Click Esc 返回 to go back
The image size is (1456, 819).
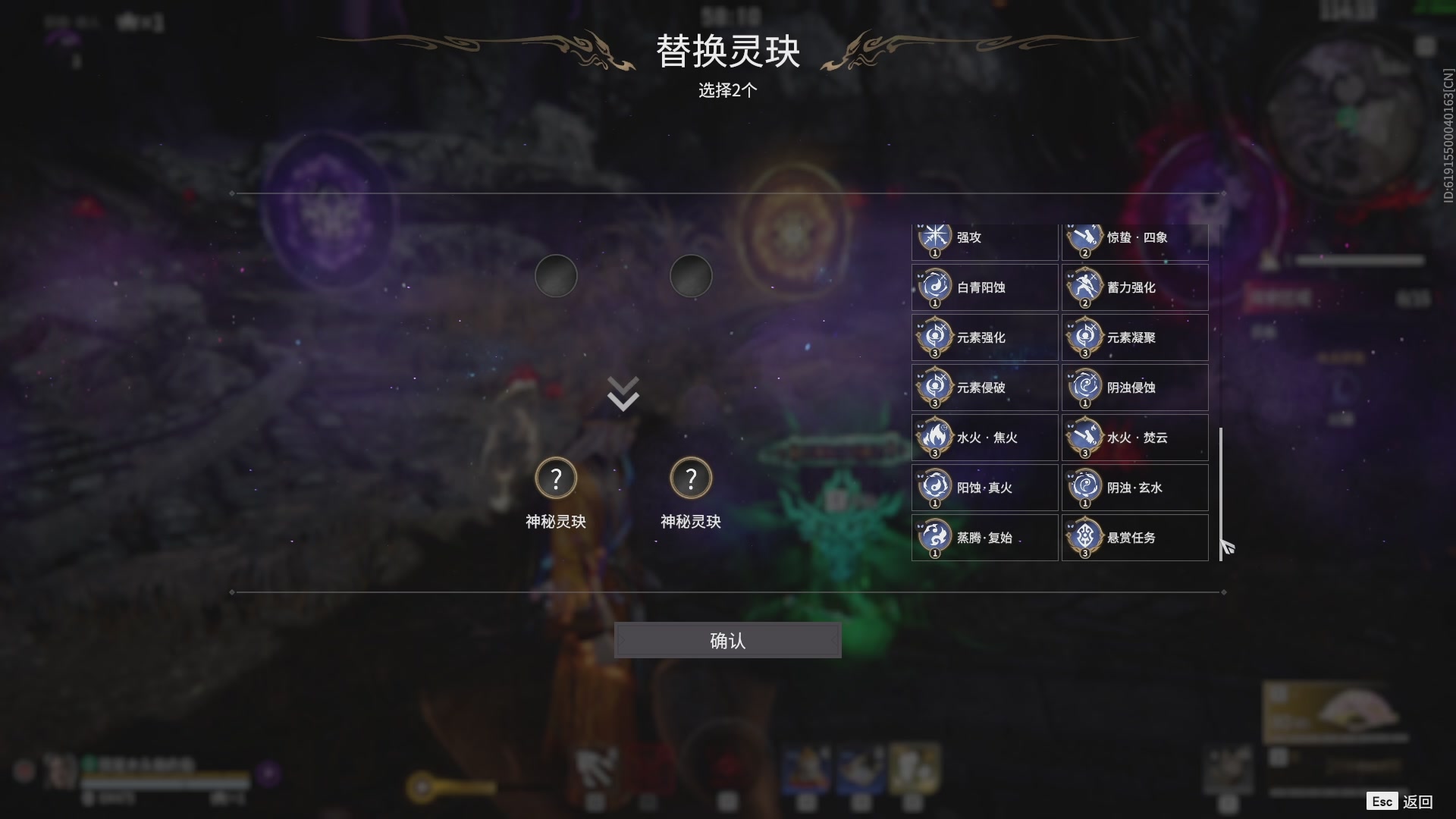coord(1399,800)
